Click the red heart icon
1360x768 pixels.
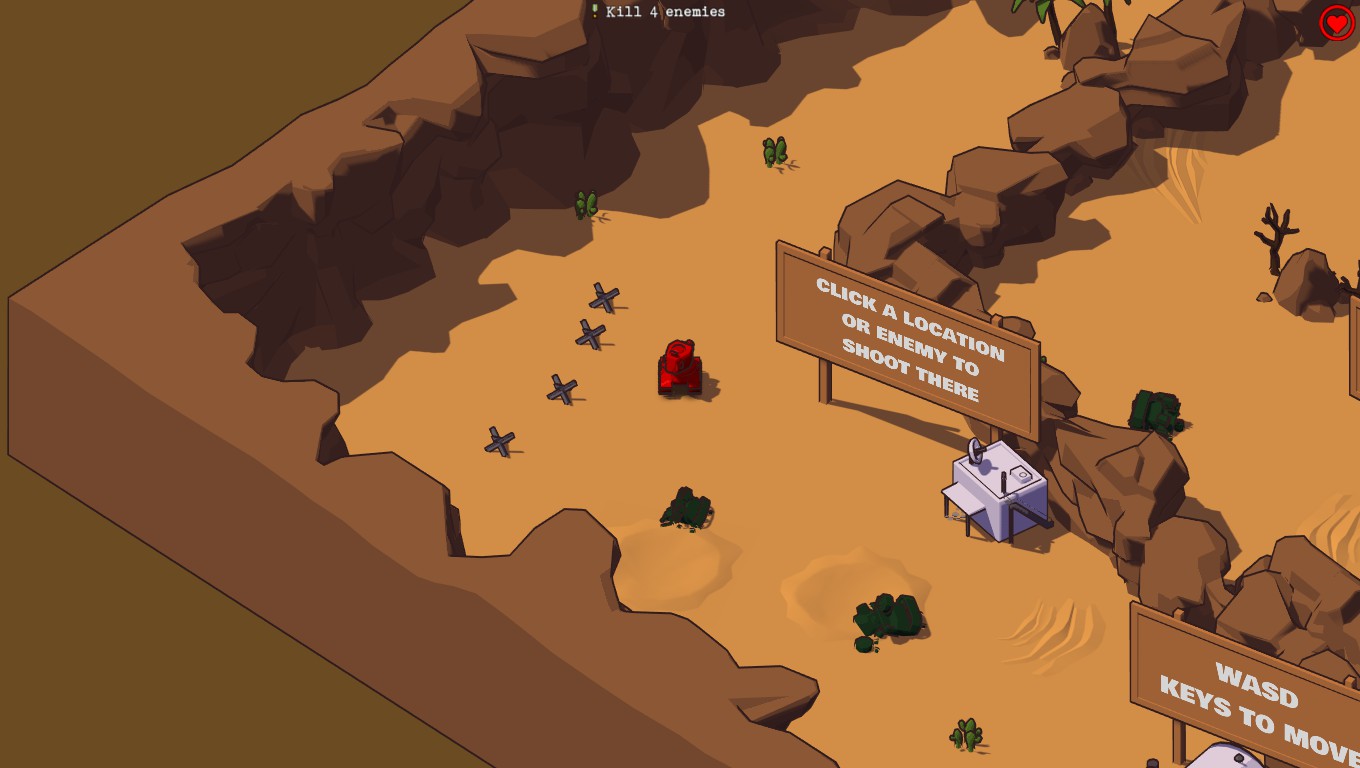point(1337,22)
